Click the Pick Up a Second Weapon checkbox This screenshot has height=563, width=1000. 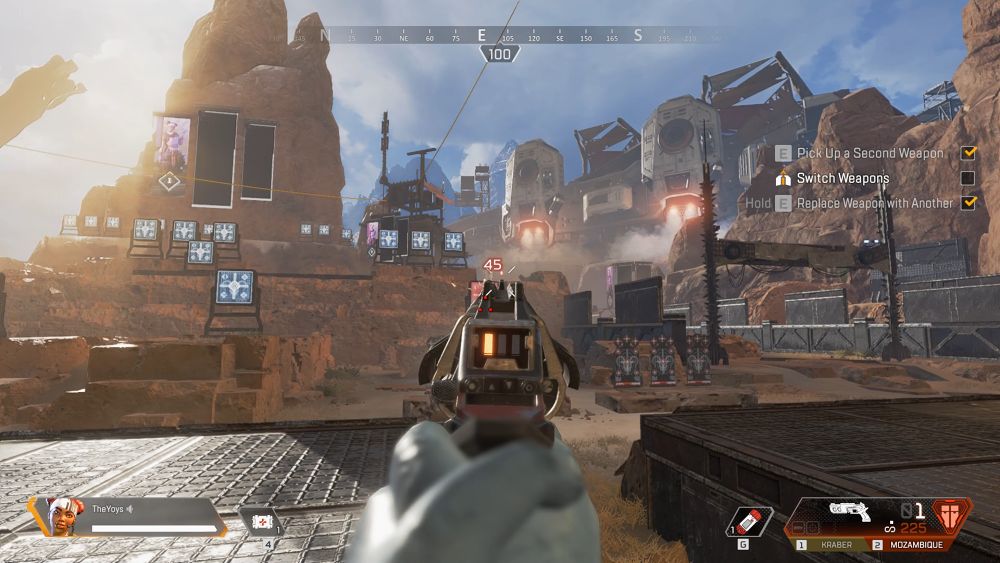point(968,153)
